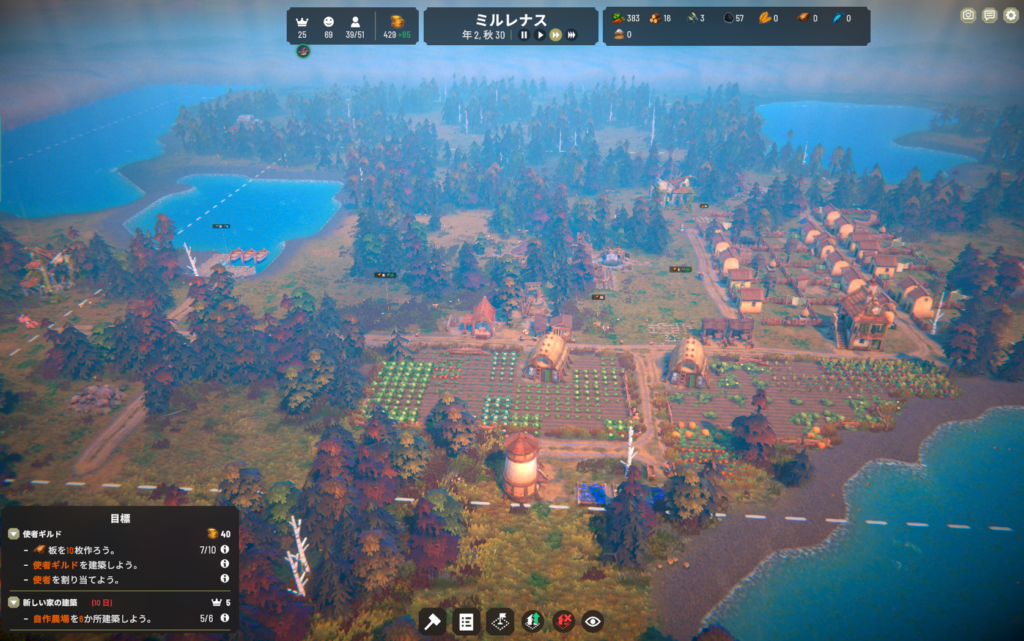Set game to normal play speed
The image size is (1024, 641).
coord(540,35)
